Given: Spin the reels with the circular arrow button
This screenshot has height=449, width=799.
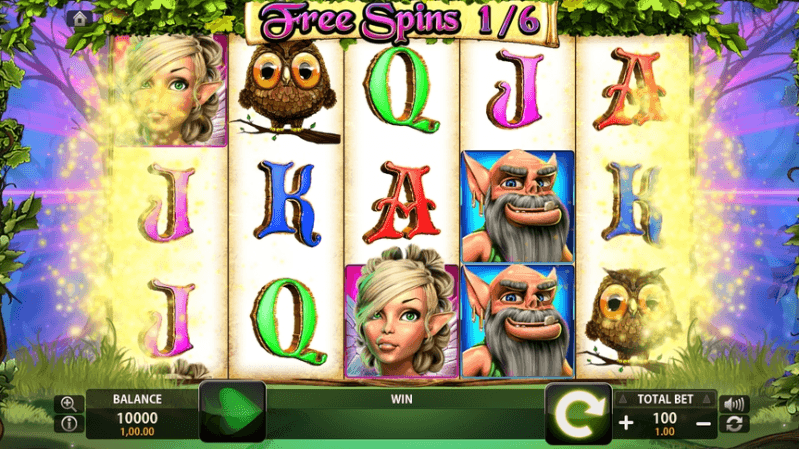Looking at the screenshot, I should click(578, 413).
